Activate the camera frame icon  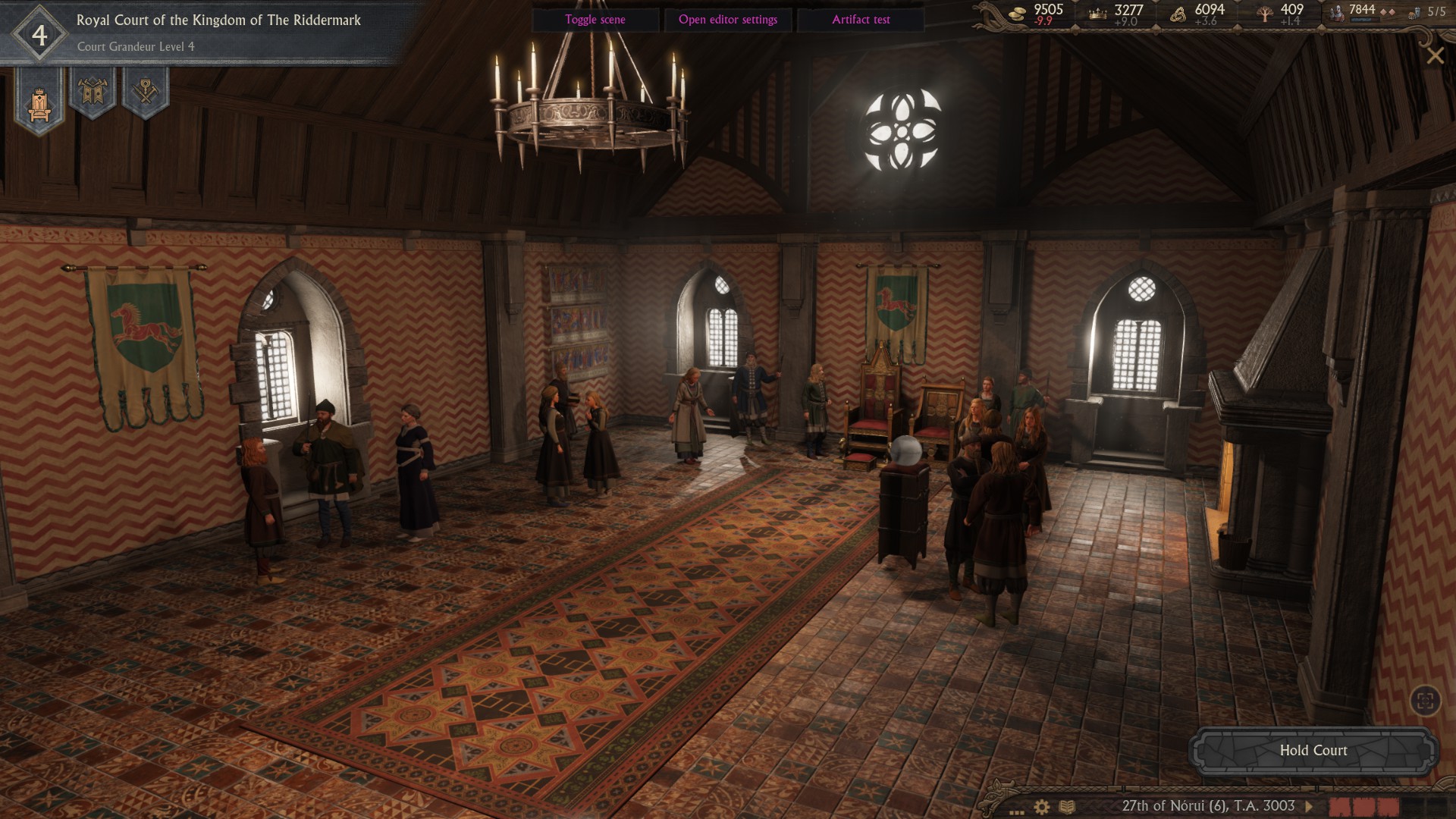[1425, 701]
